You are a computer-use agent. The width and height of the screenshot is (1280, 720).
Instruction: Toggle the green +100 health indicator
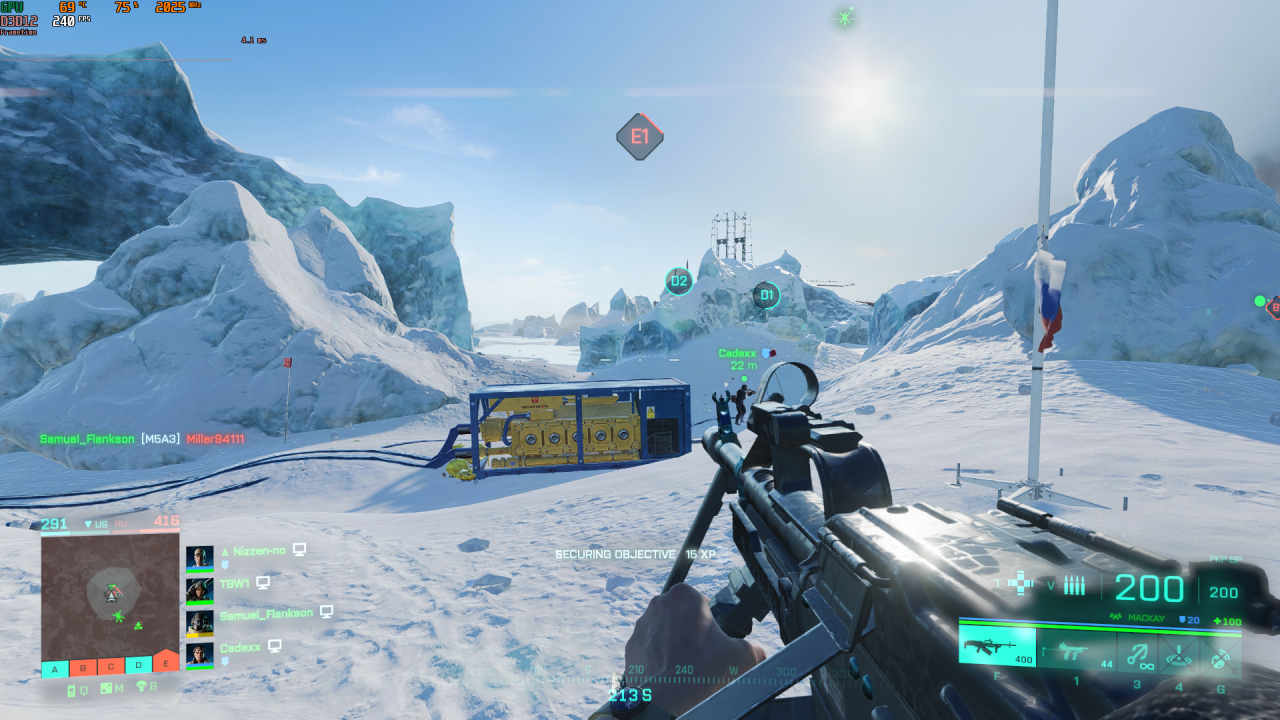pyautogui.click(x=1227, y=621)
